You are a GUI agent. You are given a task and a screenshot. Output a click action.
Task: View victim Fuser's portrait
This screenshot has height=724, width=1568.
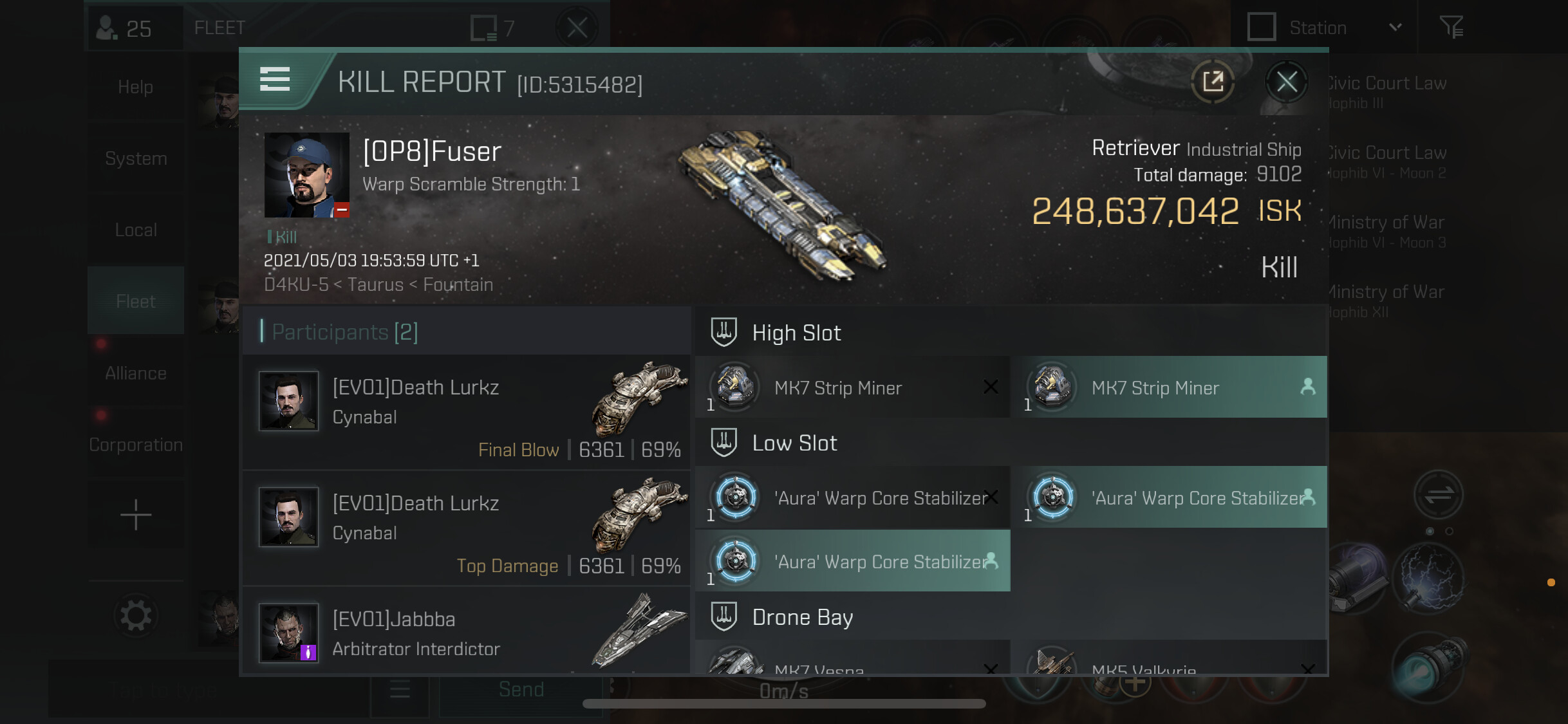coord(306,175)
